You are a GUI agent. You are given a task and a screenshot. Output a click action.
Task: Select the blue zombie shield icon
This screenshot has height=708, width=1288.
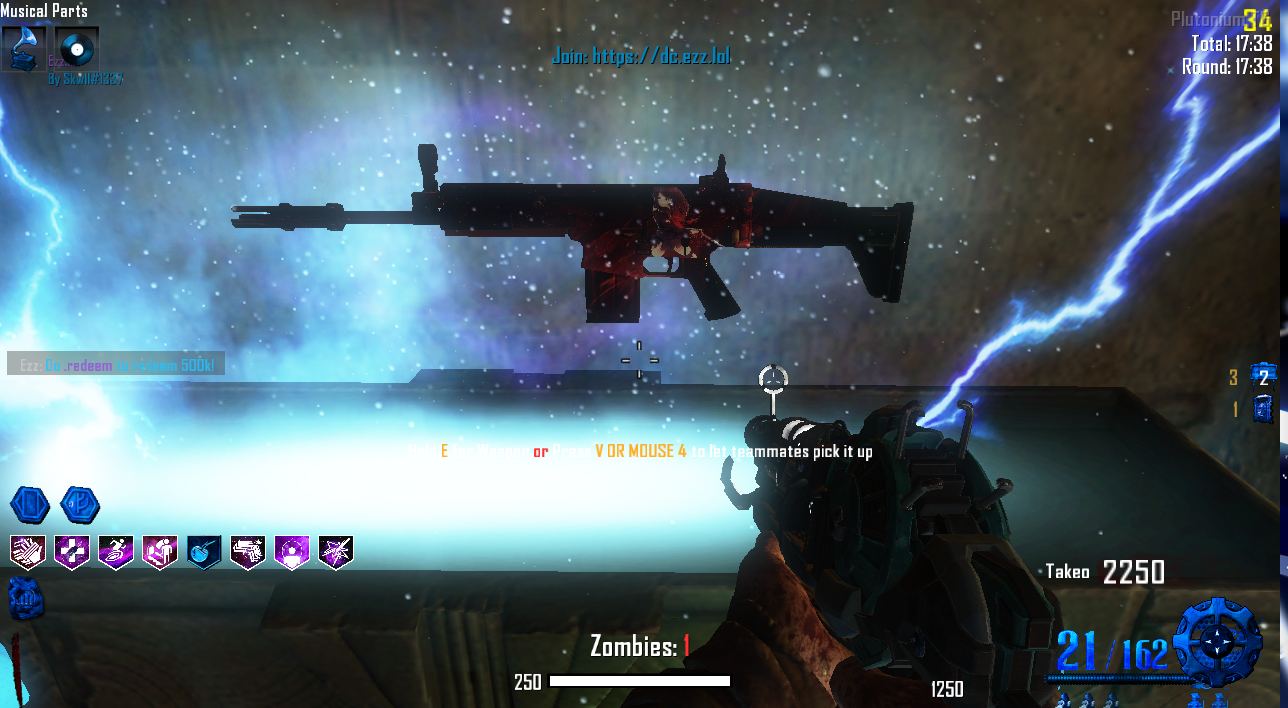[1263, 408]
